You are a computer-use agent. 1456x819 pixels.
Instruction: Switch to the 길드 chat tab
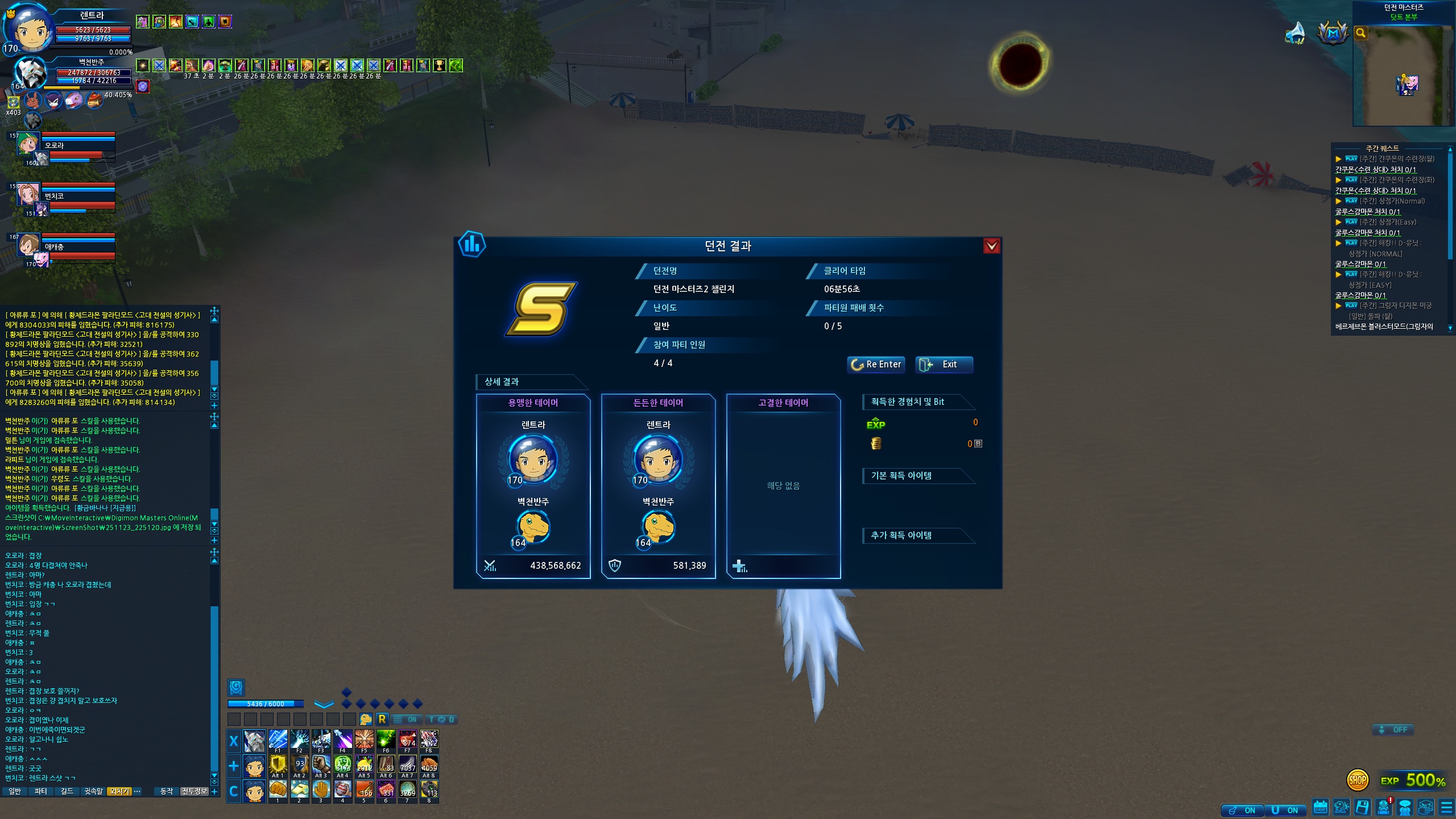(x=67, y=791)
